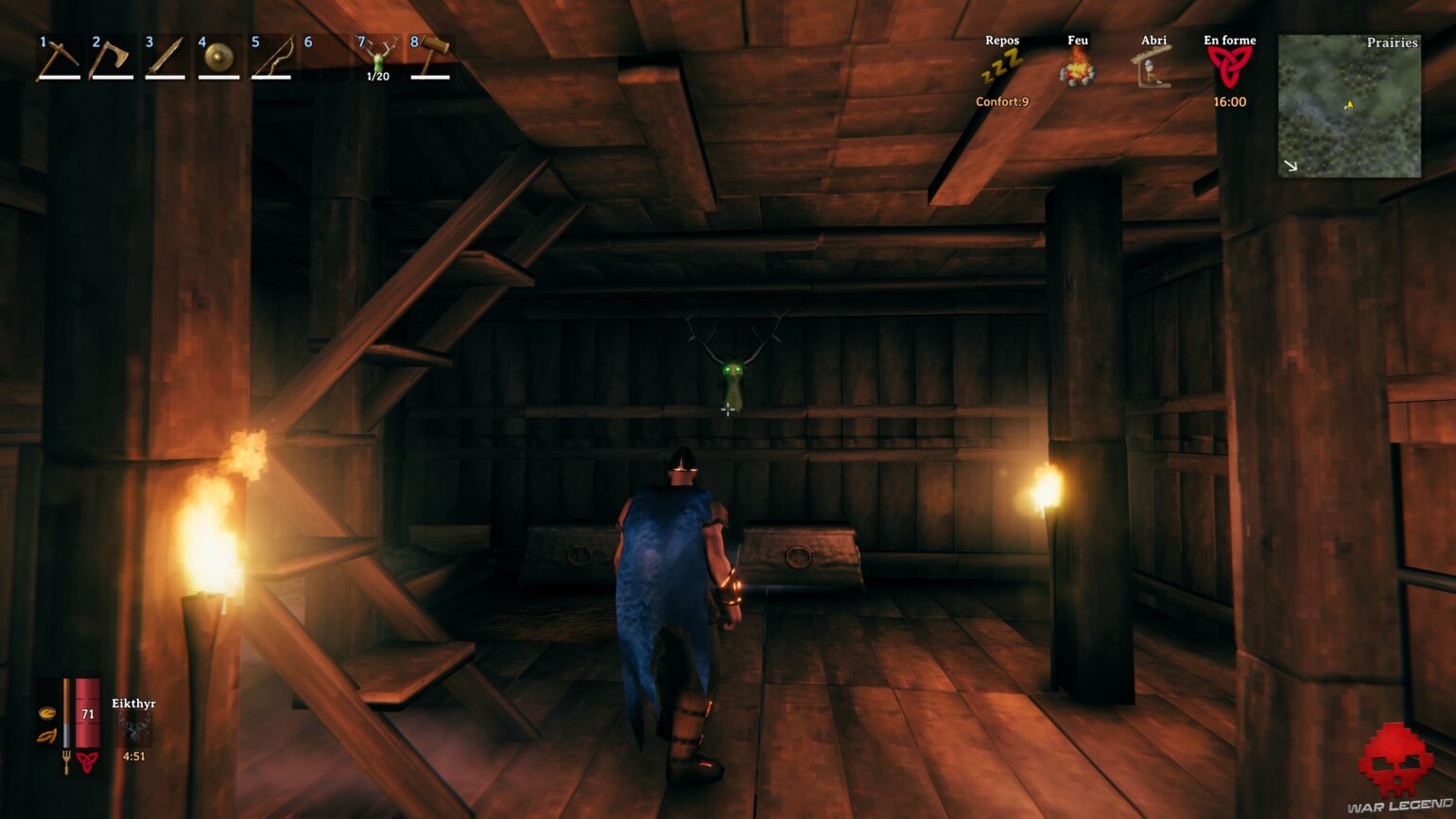1456x819 pixels.
Task: Click the 4:51 power cooldown timer
Action: pyautogui.click(x=133, y=756)
